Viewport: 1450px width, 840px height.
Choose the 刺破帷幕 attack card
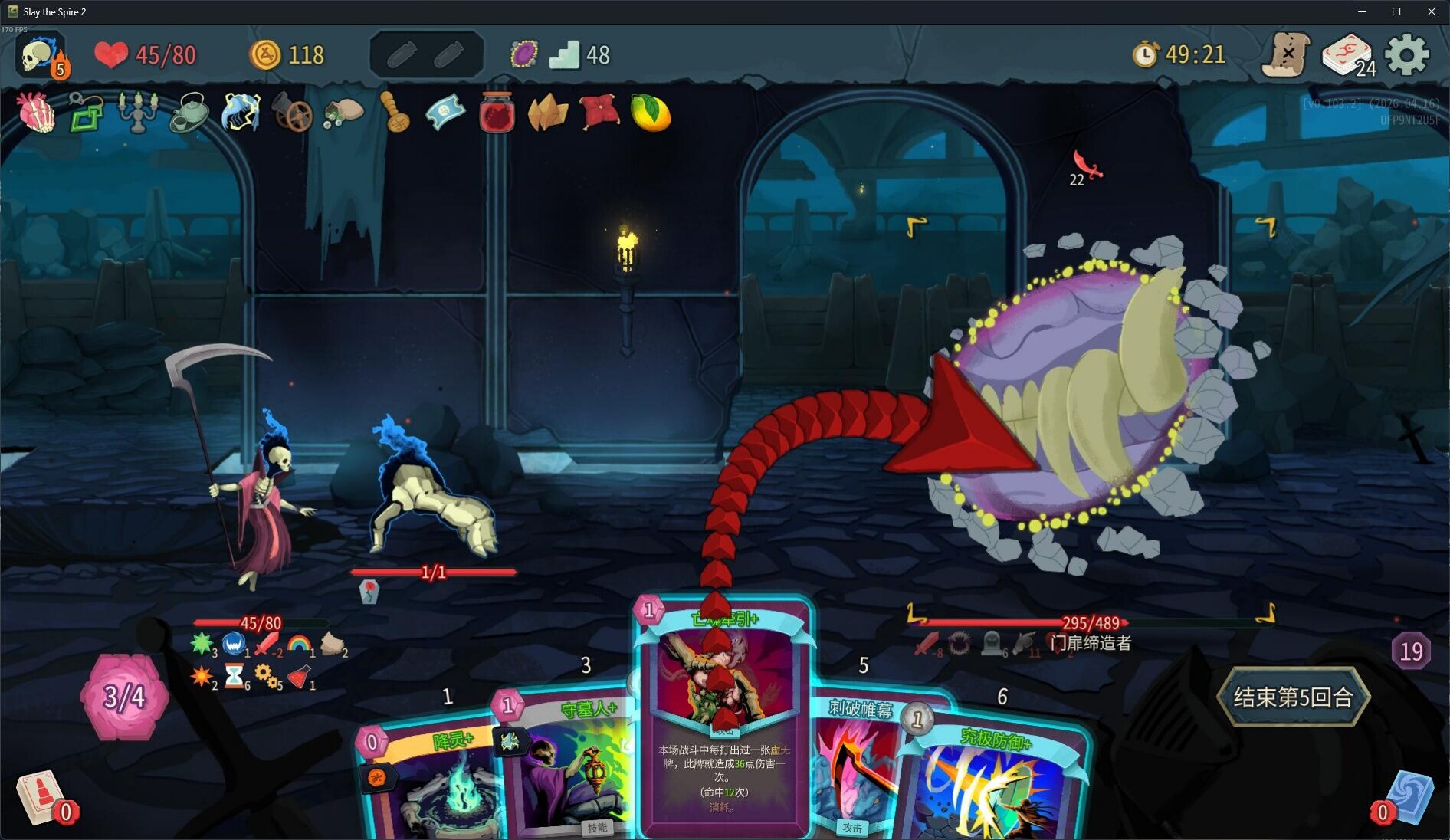(x=855, y=766)
